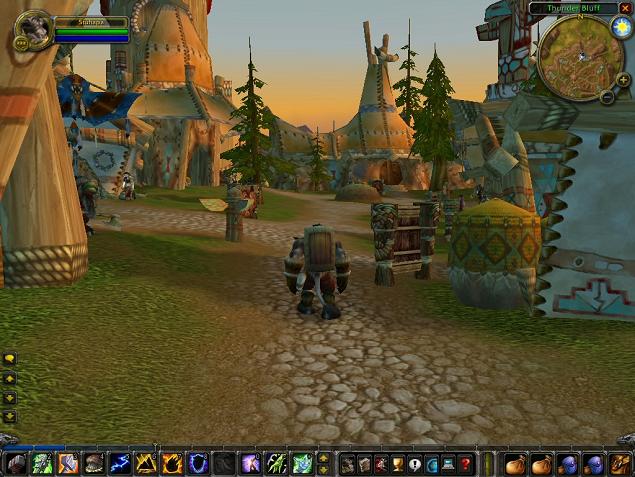Open the red question mark help button
Image resolution: width=635 pixels, height=477 pixels.
(466, 464)
